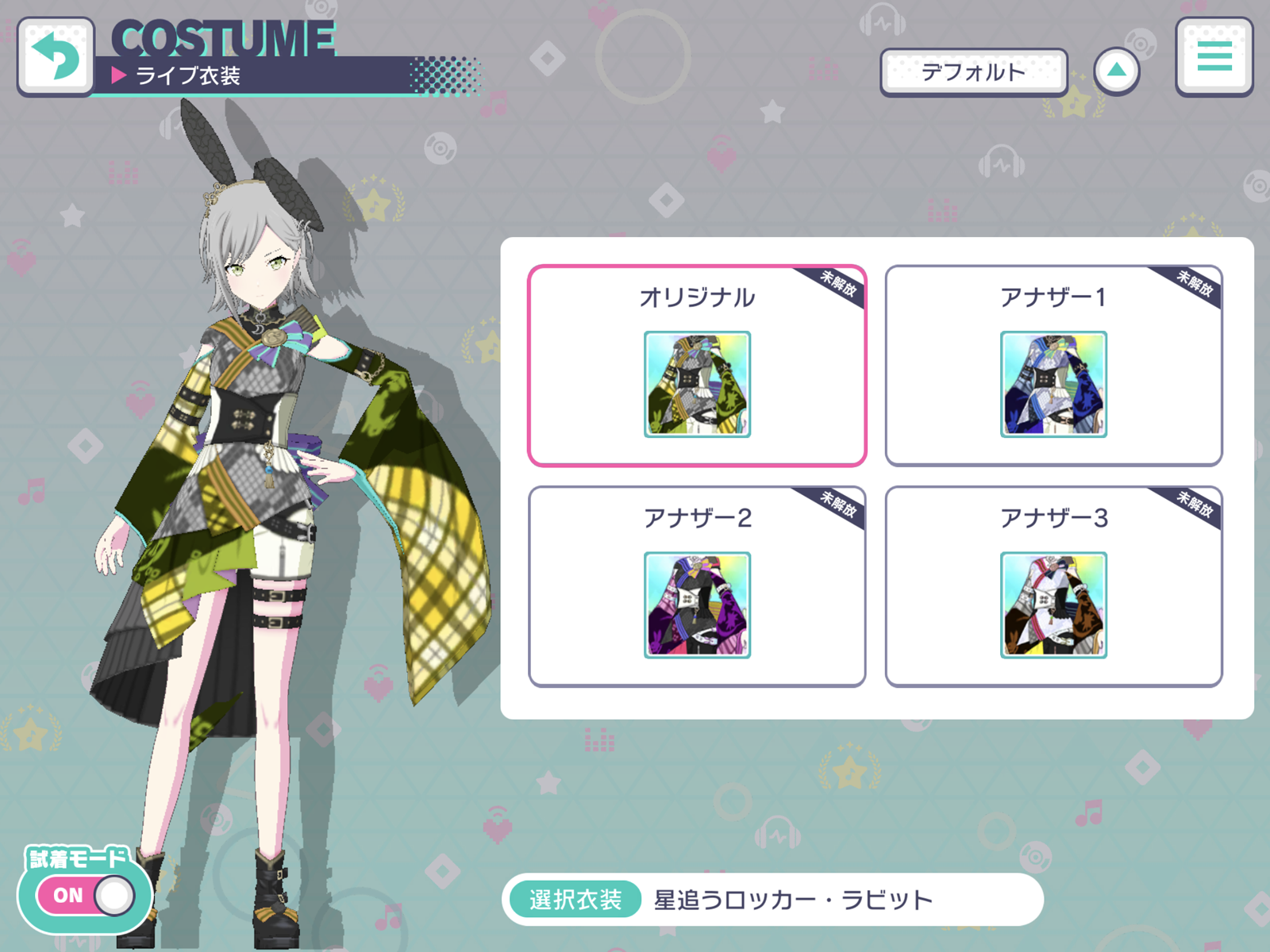Screen dimensions: 1270x952
Task: Open the デフォルト dropdown
Action: [974, 71]
